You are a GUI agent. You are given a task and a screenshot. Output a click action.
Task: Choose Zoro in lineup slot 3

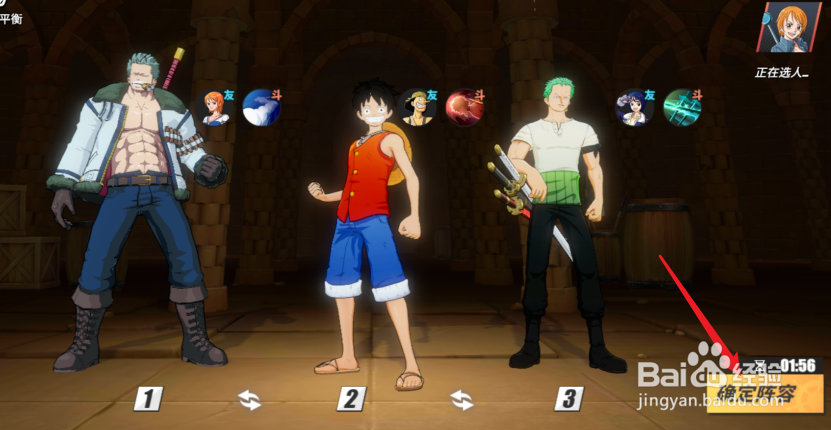553,220
